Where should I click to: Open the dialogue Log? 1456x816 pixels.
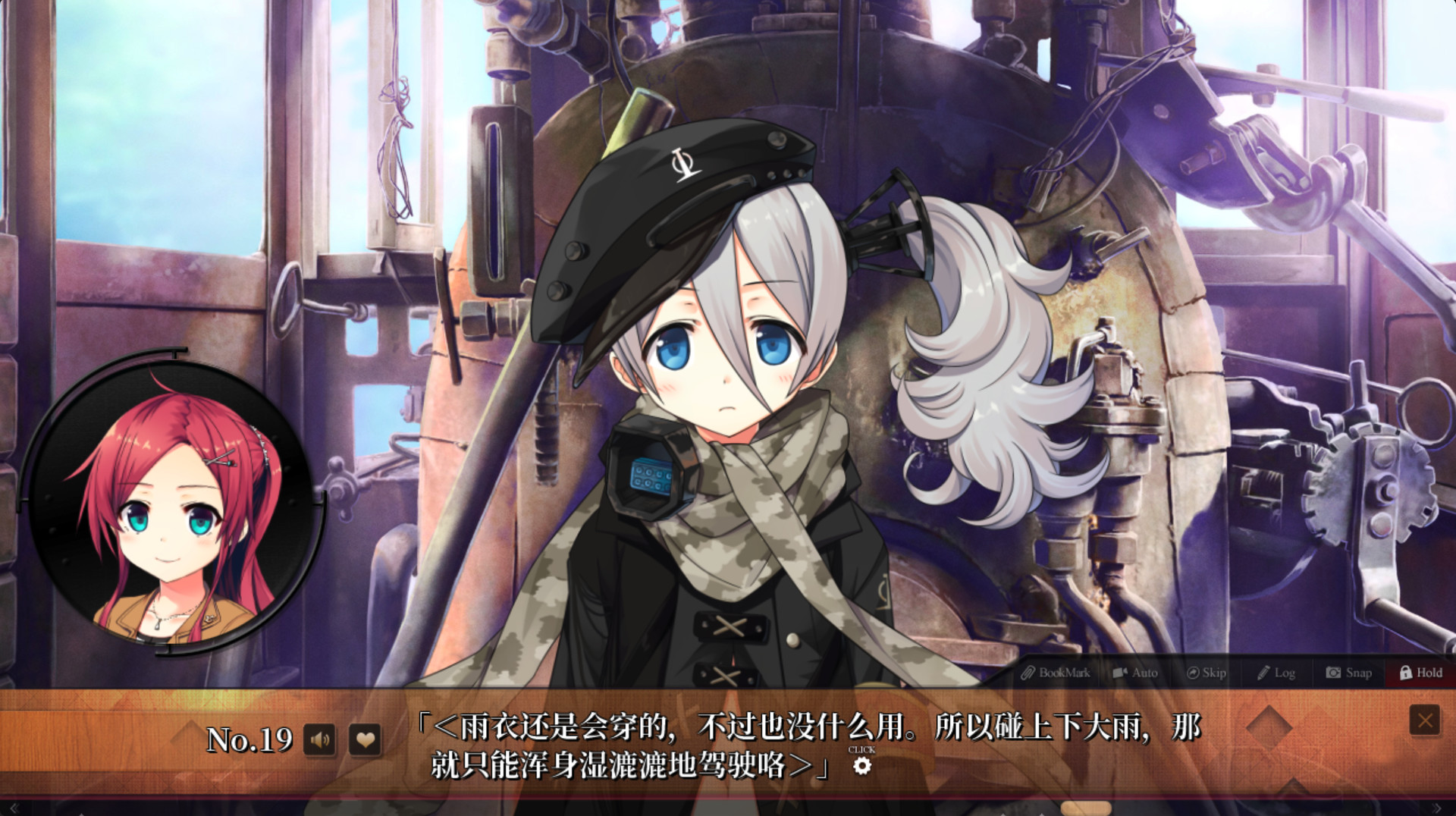[x=1276, y=673]
